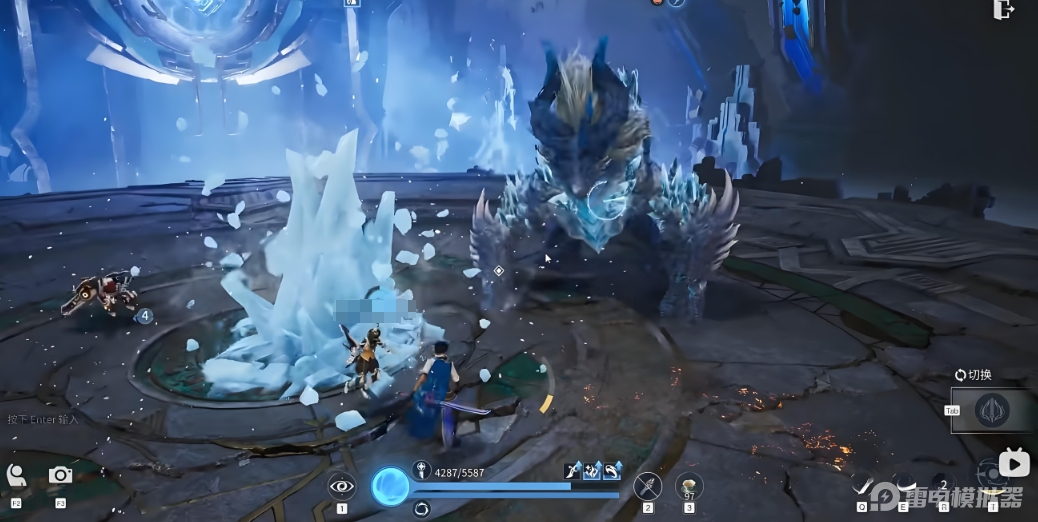1038x522 pixels.
Task: Use the consumable with 97 count
Action: [x=689, y=486]
